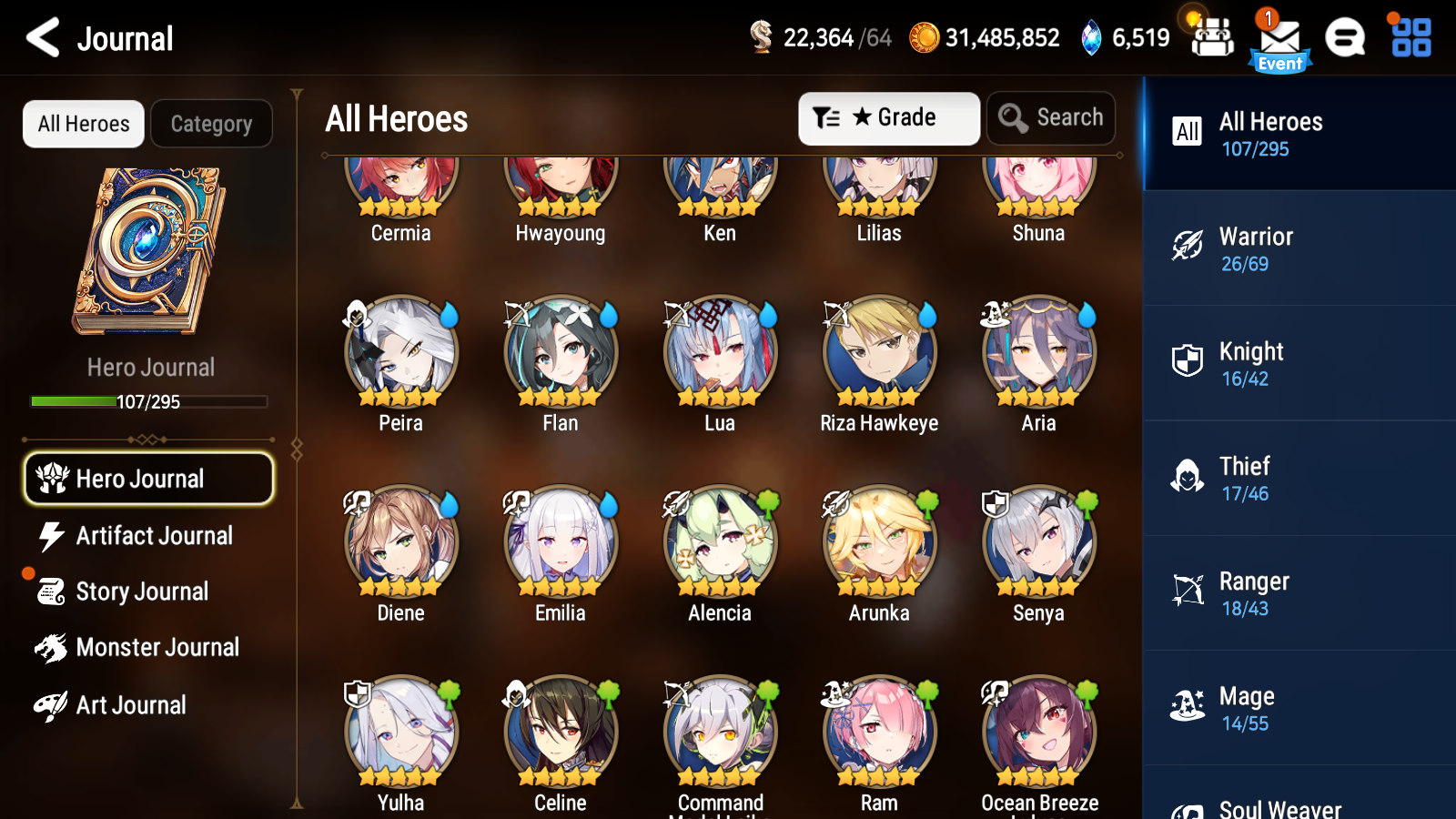Open the Grade filter dropdown
The height and width of the screenshot is (819, 1456).
click(x=889, y=117)
